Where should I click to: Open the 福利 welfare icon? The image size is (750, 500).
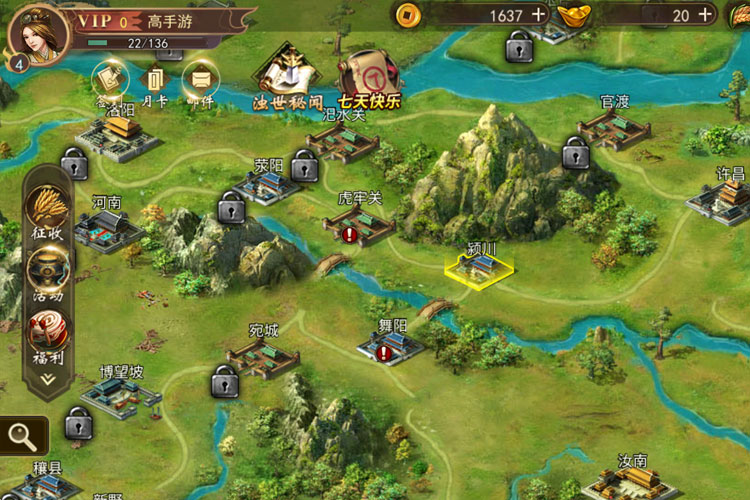pos(47,328)
